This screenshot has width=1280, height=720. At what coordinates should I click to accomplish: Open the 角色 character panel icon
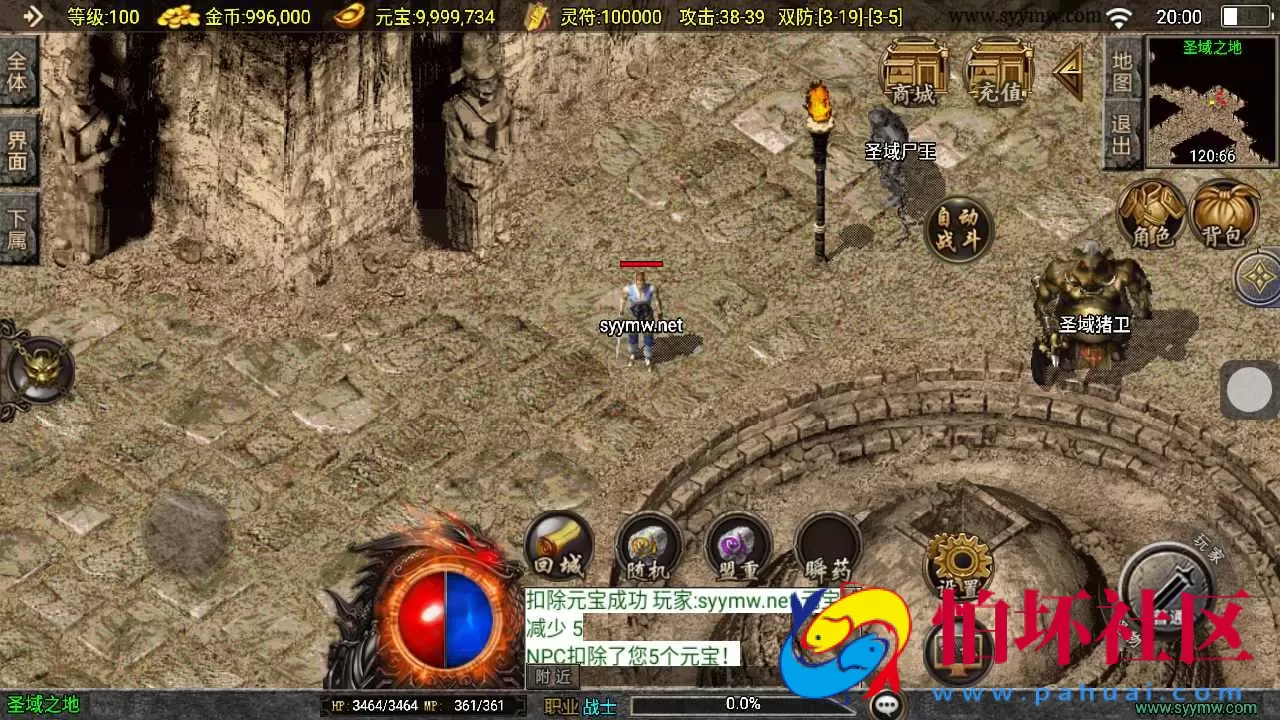(1152, 215)
